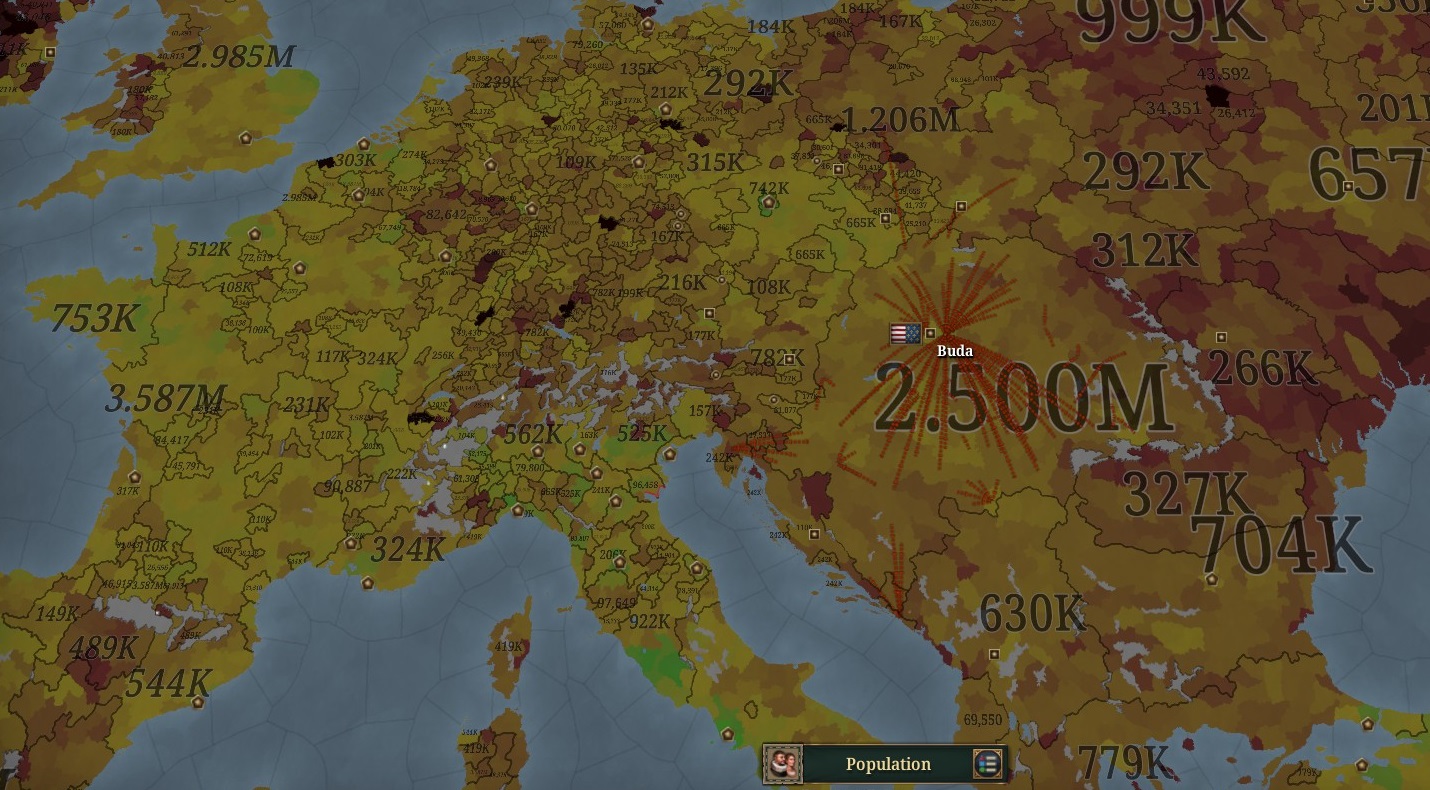Click the national flag next to Buda
Viewport: 1430px width, 790px height.
[906, 333]
